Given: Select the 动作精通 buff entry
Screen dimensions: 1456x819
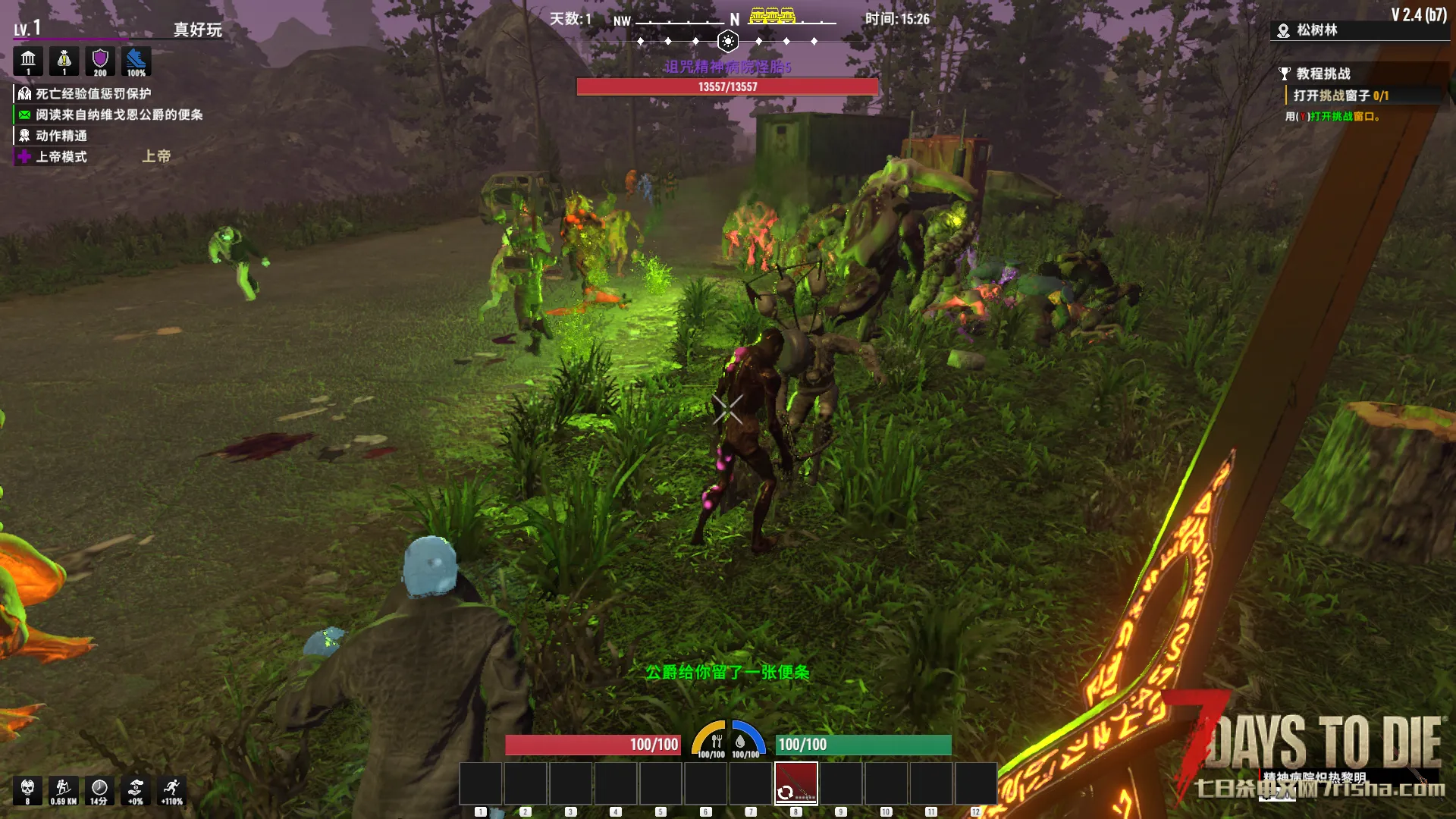Looking at the screenshot, I should click(61, 136).
